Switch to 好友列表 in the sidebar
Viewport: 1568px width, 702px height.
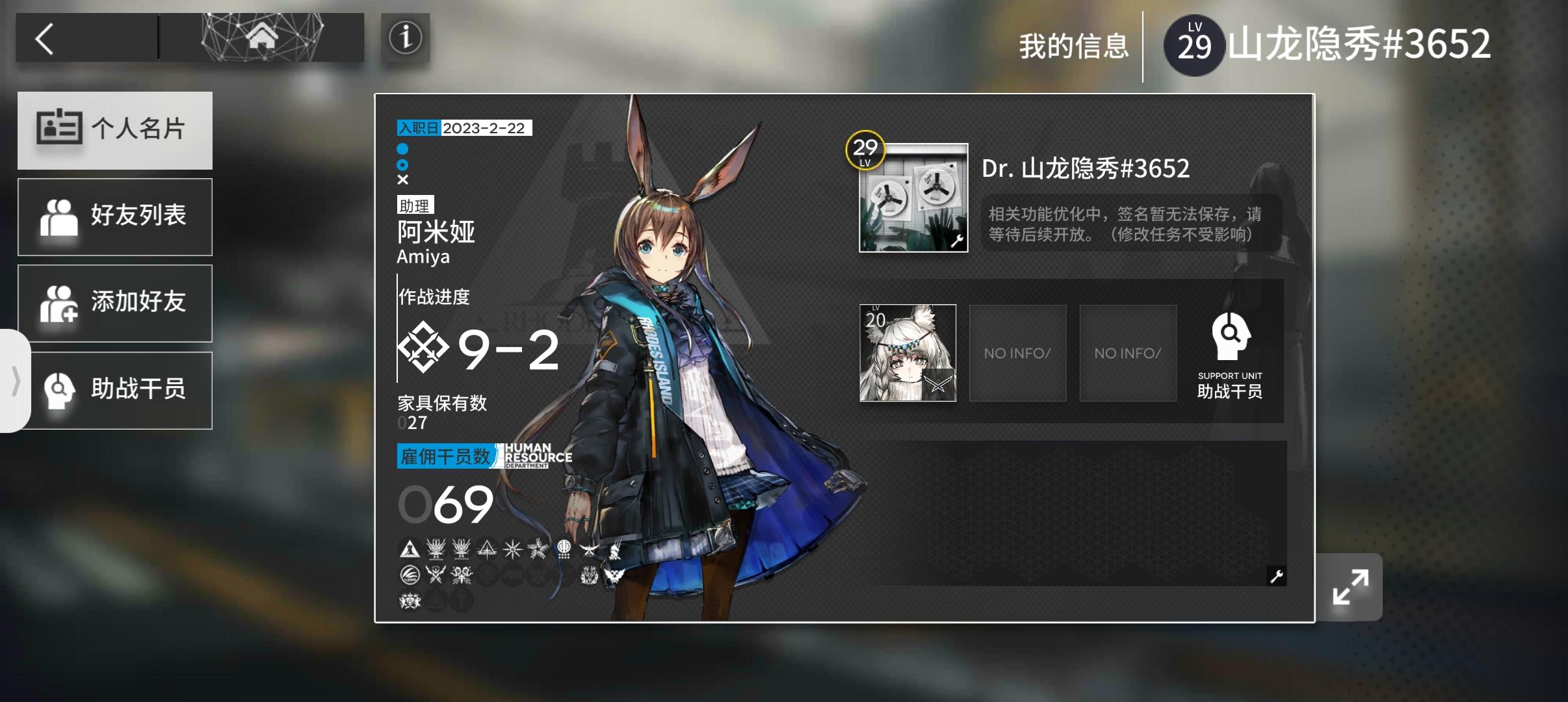tap(115, 216)
